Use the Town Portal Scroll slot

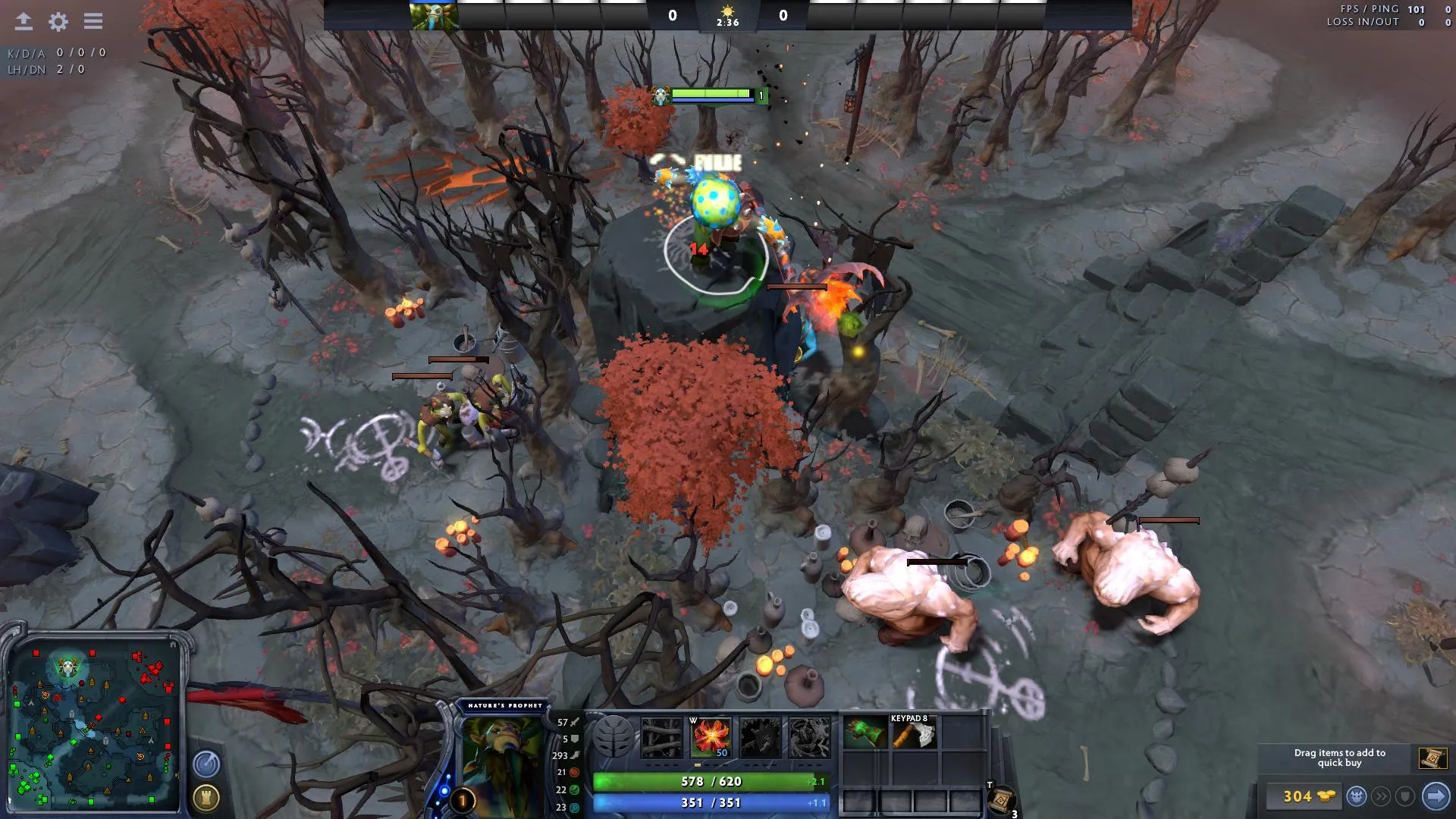pyautogui.click(x=1001, y=799)
